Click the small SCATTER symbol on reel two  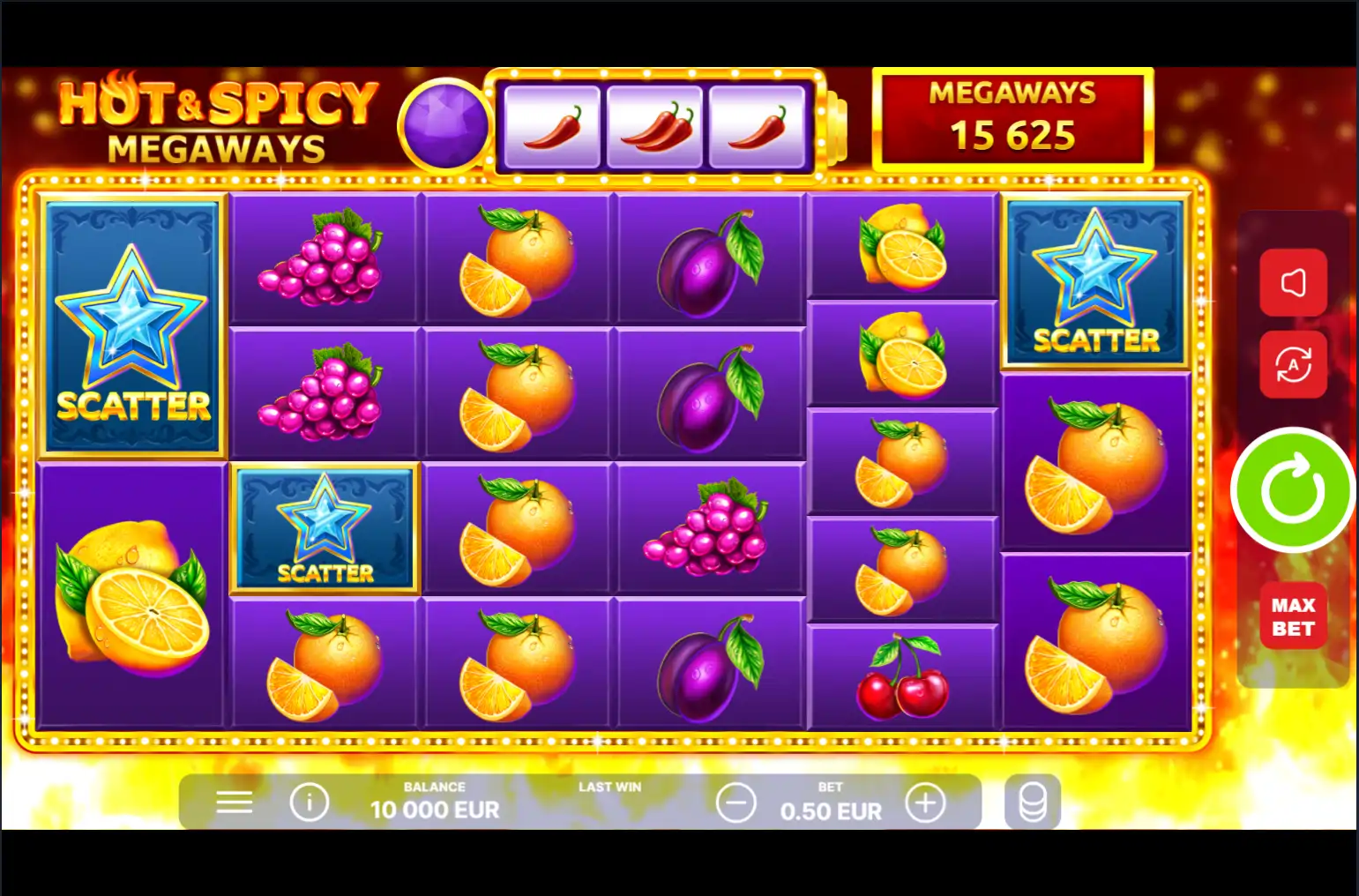point(324,529)
